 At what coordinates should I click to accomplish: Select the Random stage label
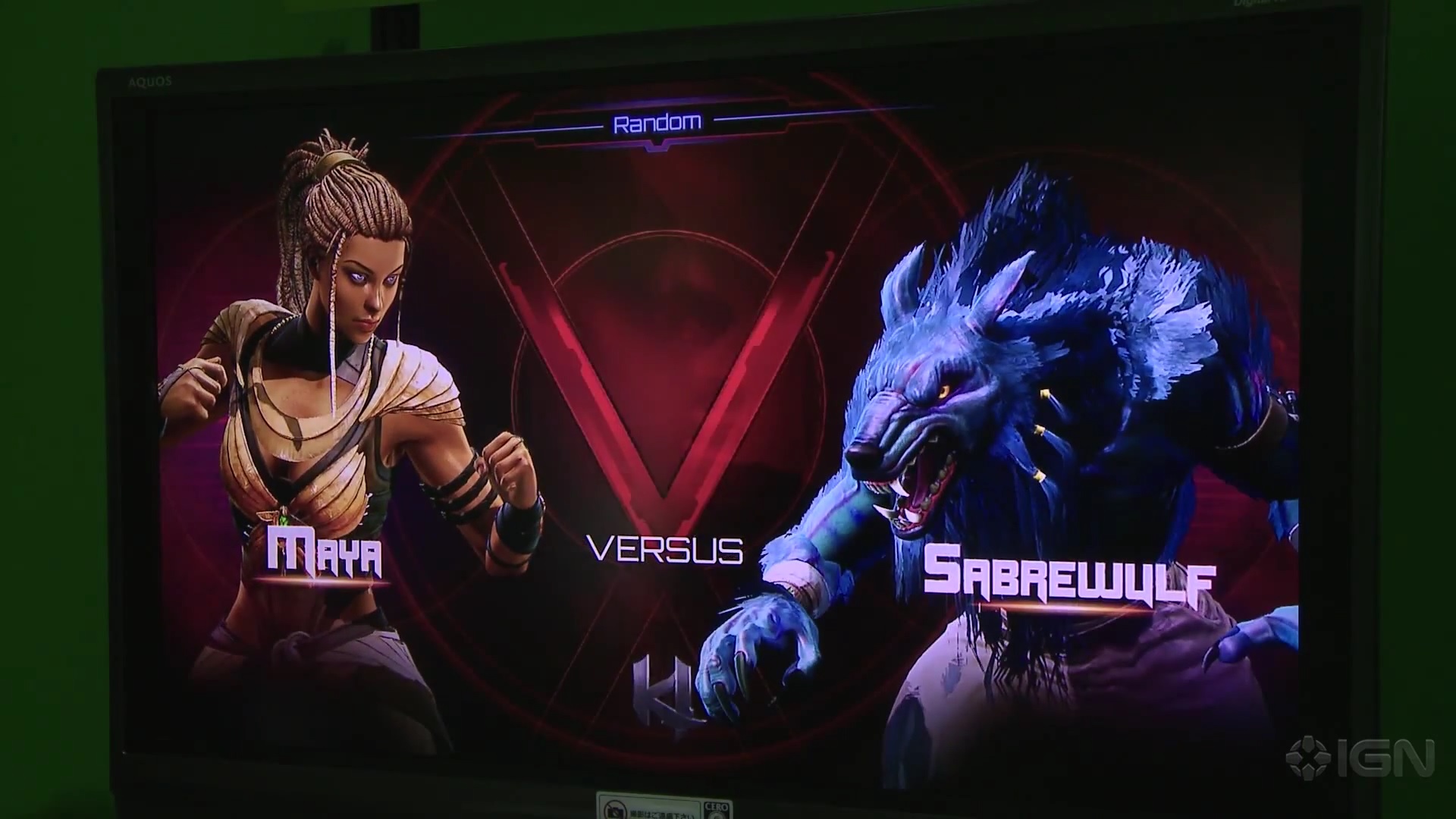coord(657,123)
